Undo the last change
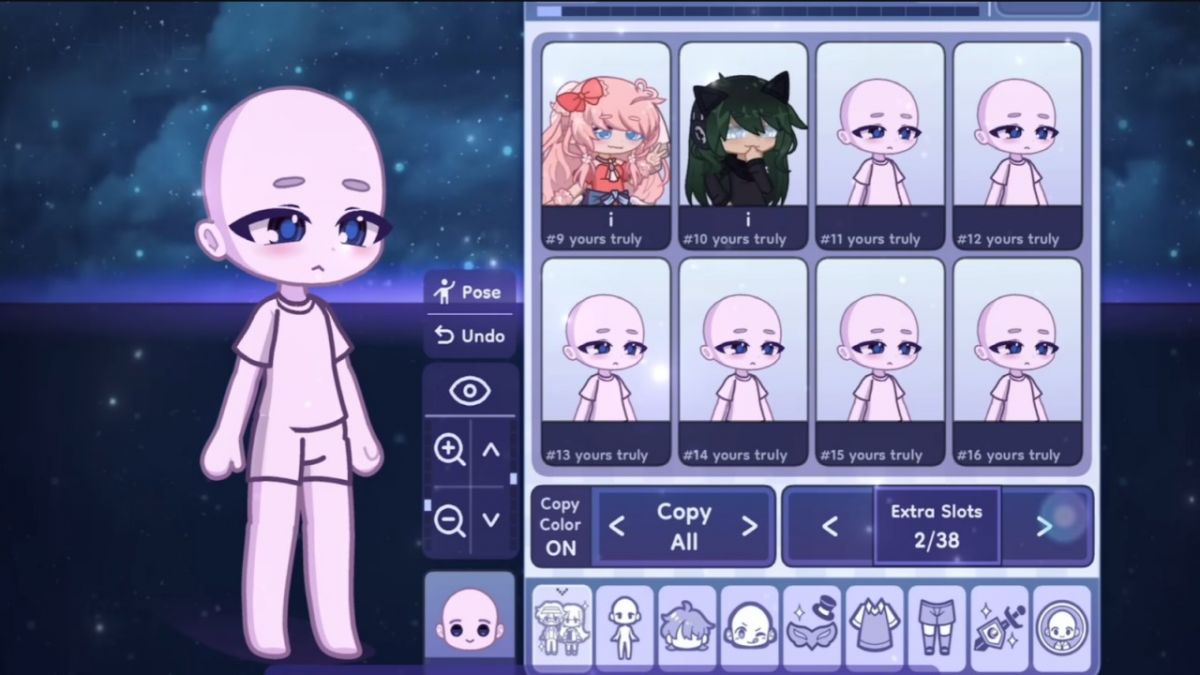 (x=470, y=336)
